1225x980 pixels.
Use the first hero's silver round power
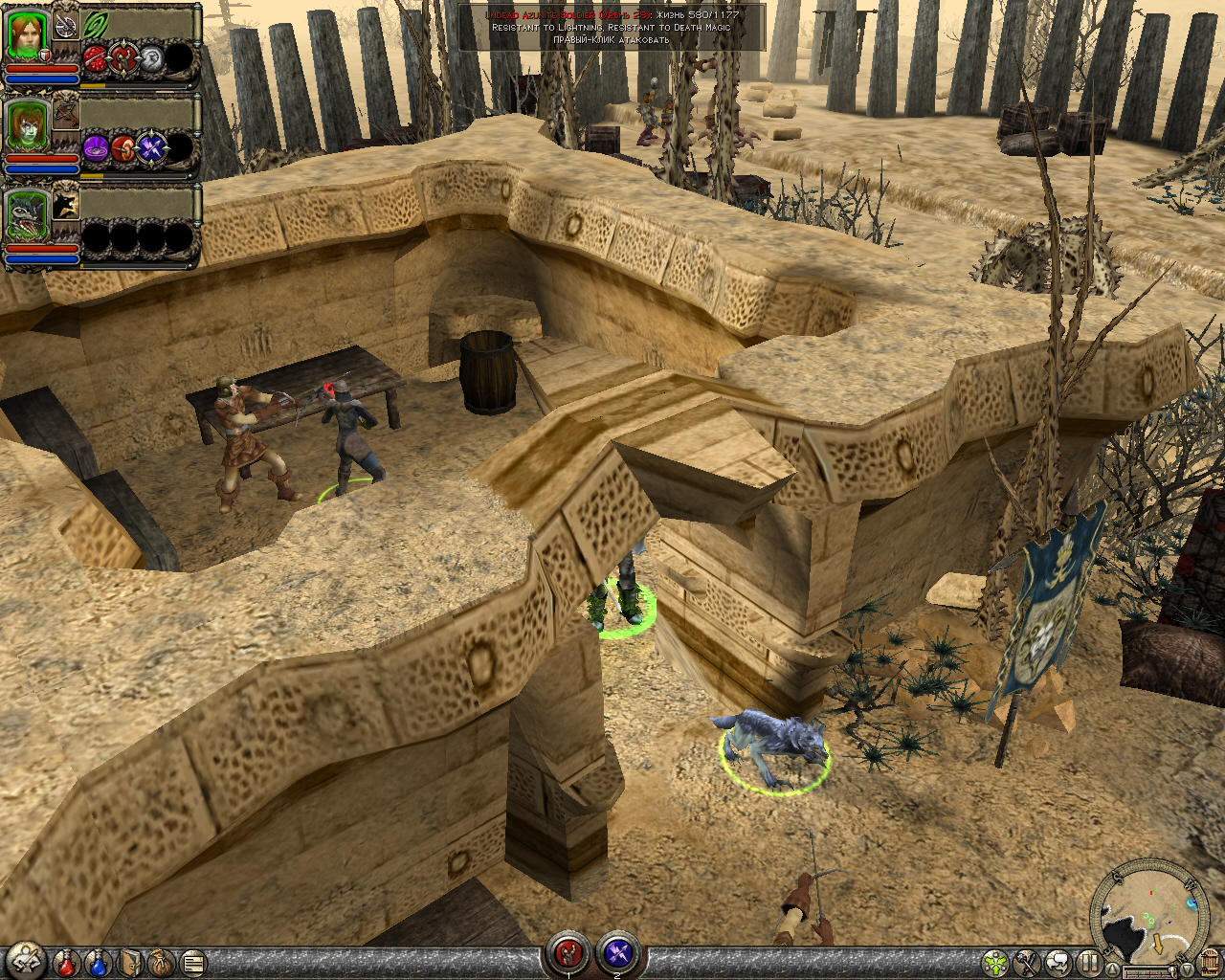click(x=151, y=60)
